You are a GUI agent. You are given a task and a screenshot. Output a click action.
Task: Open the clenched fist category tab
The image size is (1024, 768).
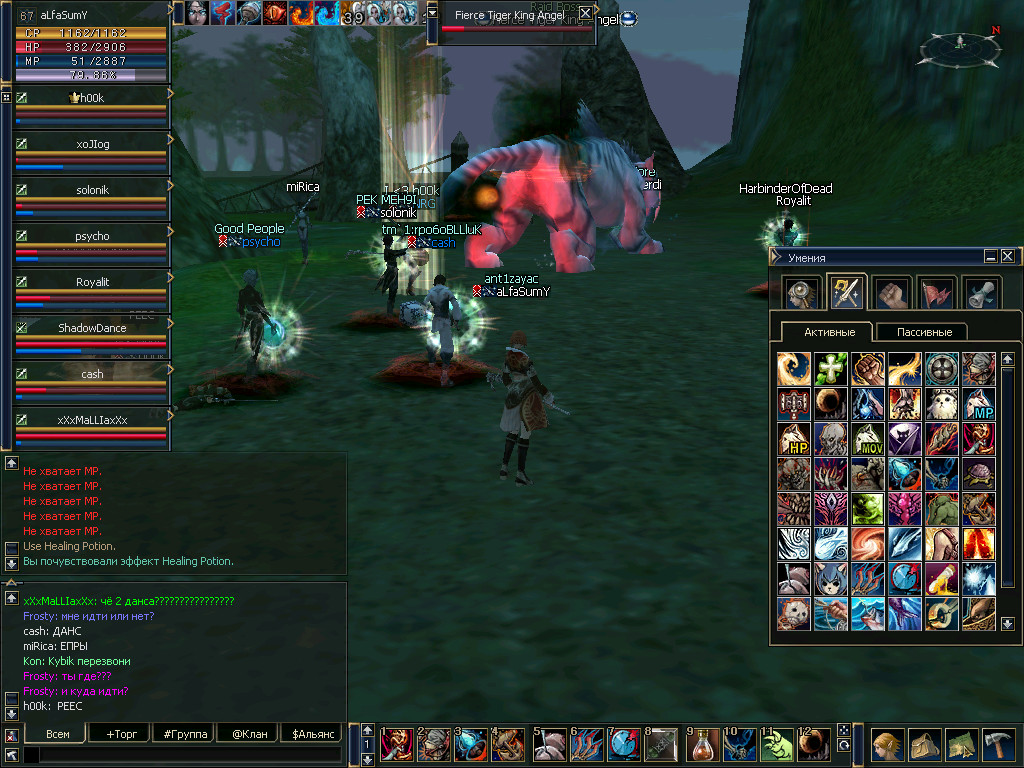[892, 293]
